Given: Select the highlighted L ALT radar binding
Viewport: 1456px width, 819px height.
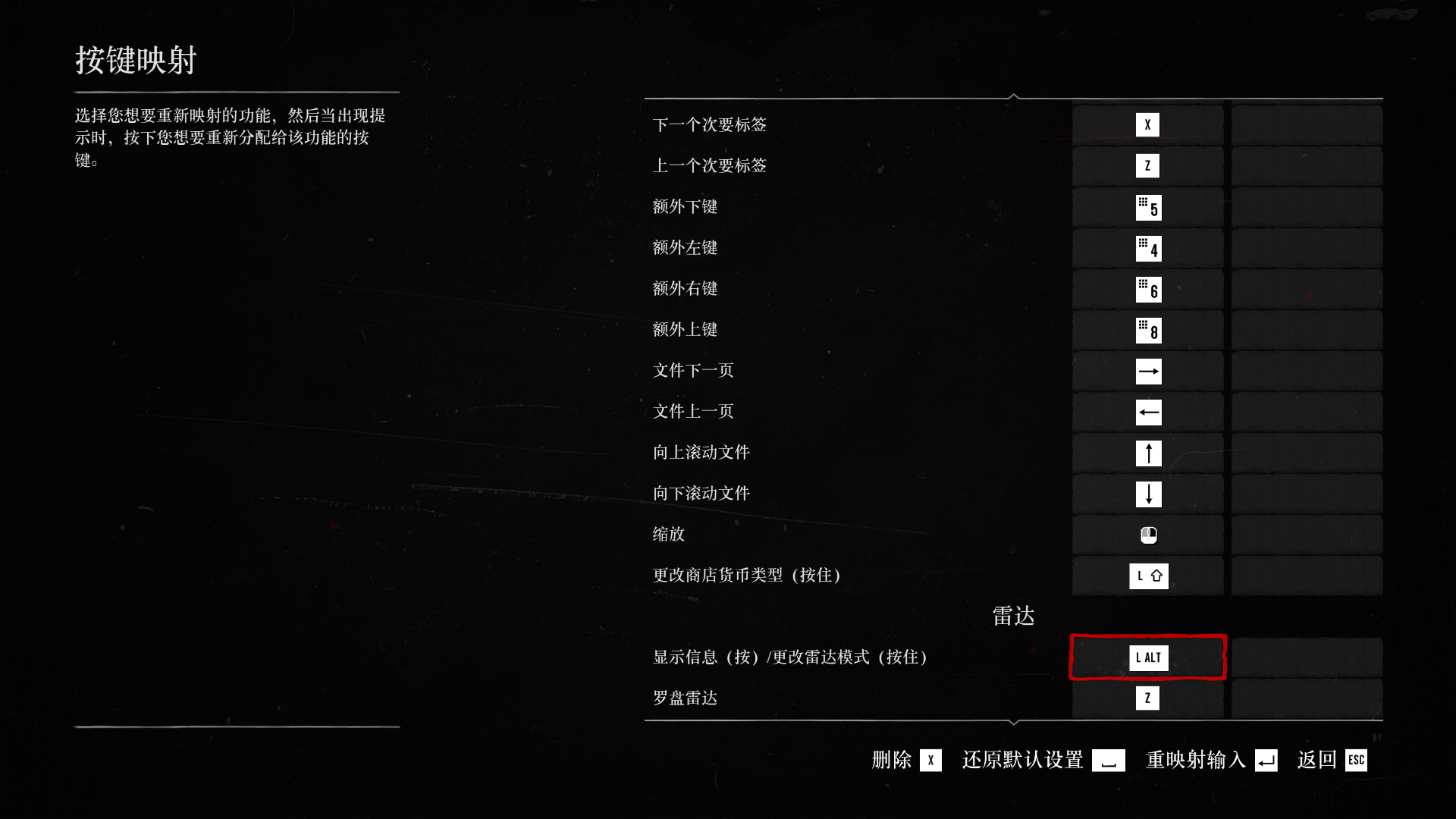Looking at the screenshot, I should 1147,657.
